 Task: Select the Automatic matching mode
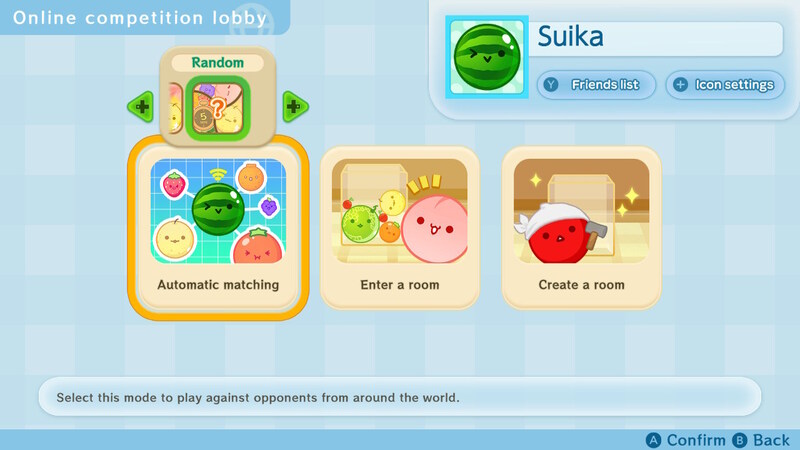pos(217,227)
